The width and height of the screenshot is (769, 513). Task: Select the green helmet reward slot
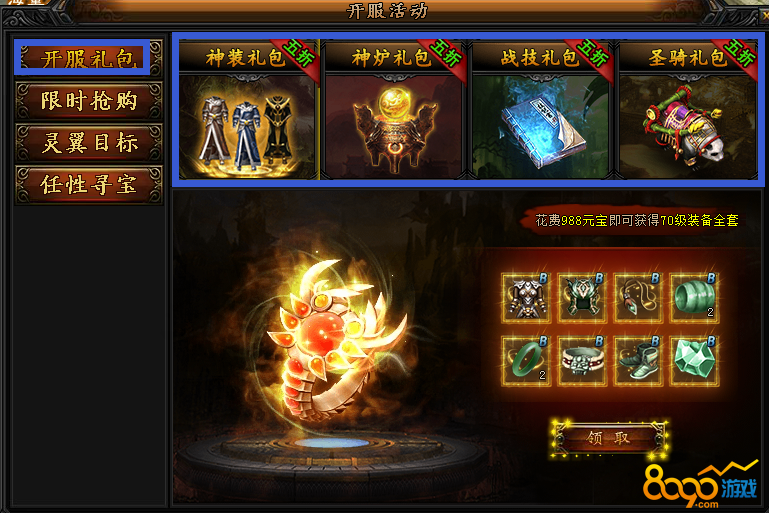pos(579,294)
